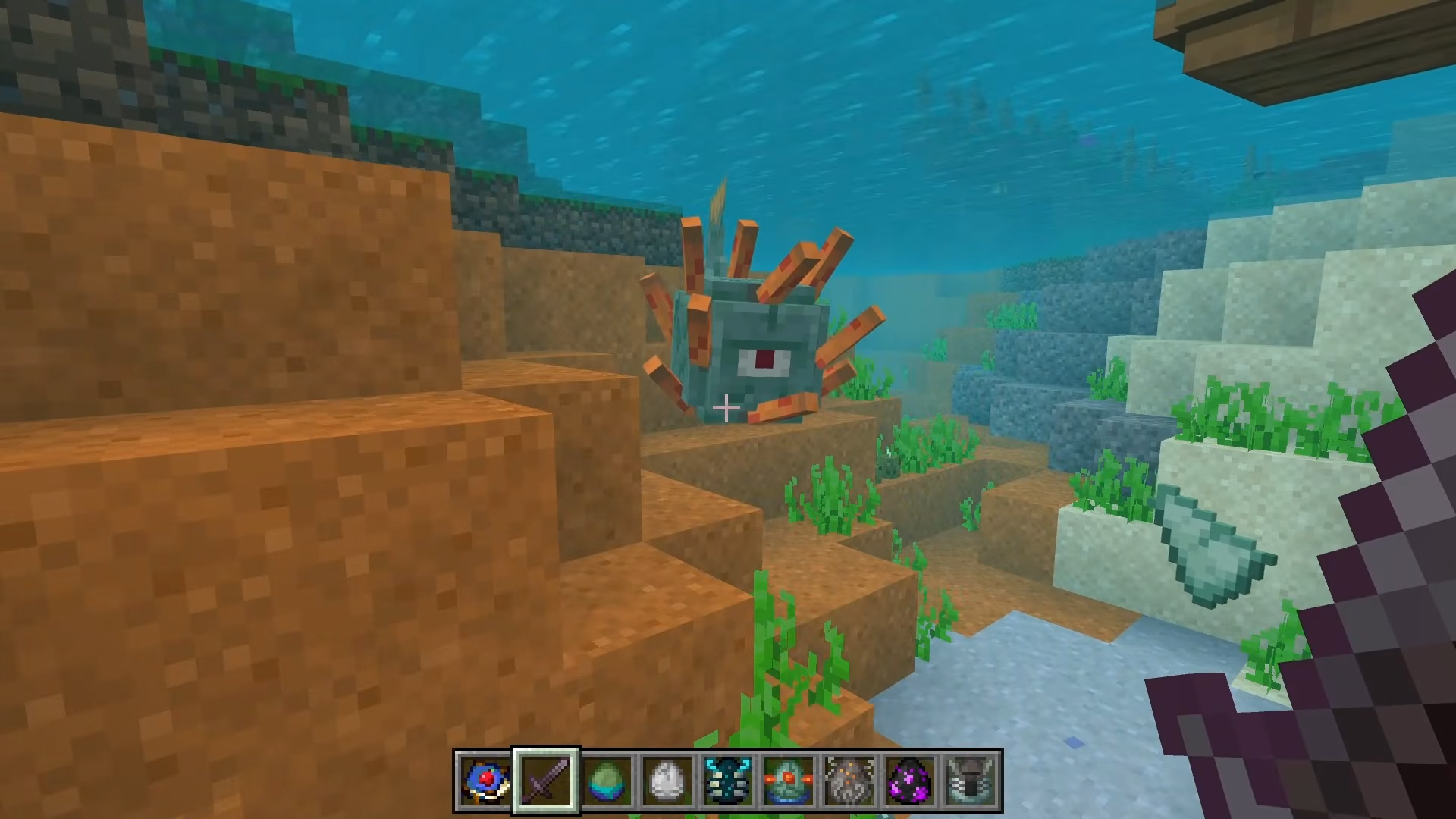
Task: Select the blue orb with red gem slot
Action: pos(485,780)
